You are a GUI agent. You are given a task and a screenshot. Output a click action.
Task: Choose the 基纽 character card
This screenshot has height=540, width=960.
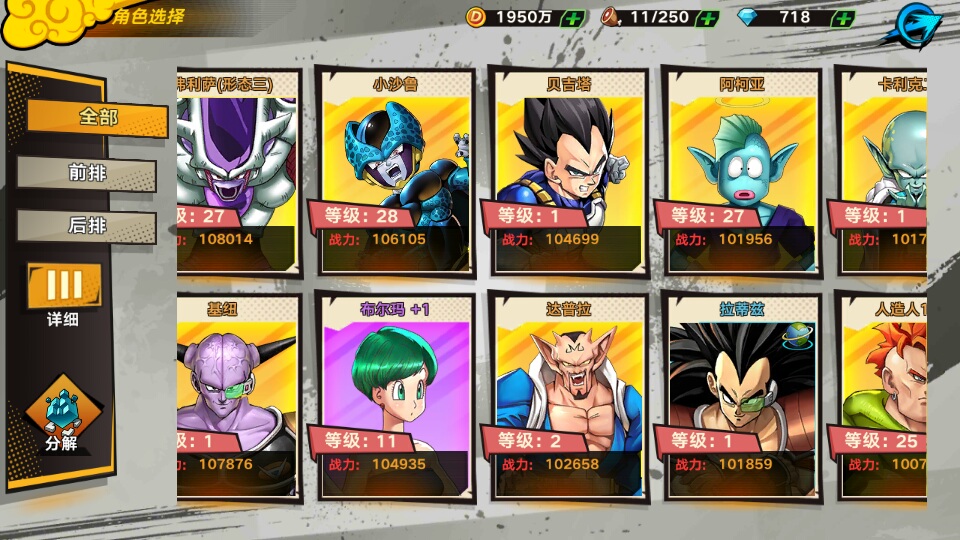238,396
